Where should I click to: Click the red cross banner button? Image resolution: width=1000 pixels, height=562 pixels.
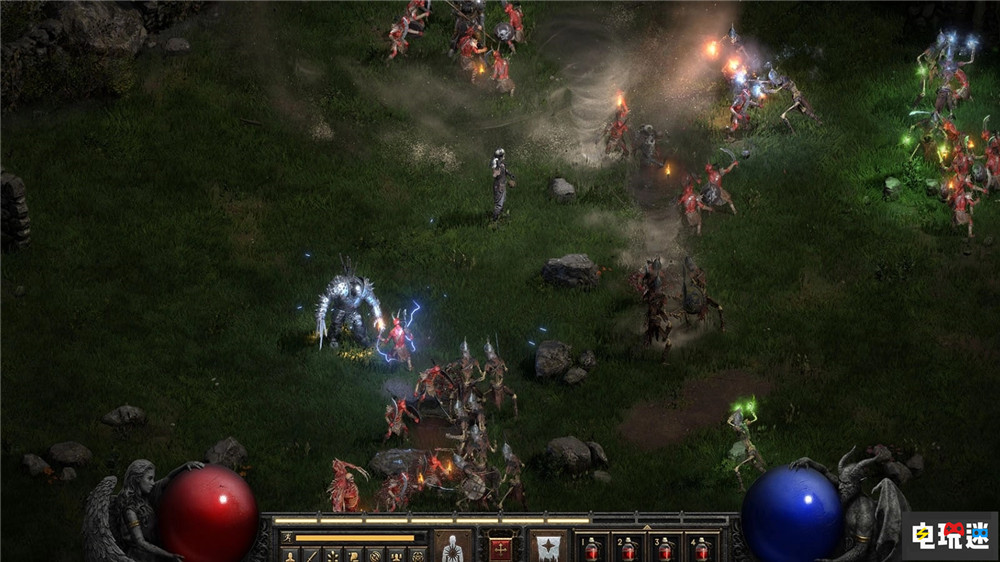click(x=500, y=547)
